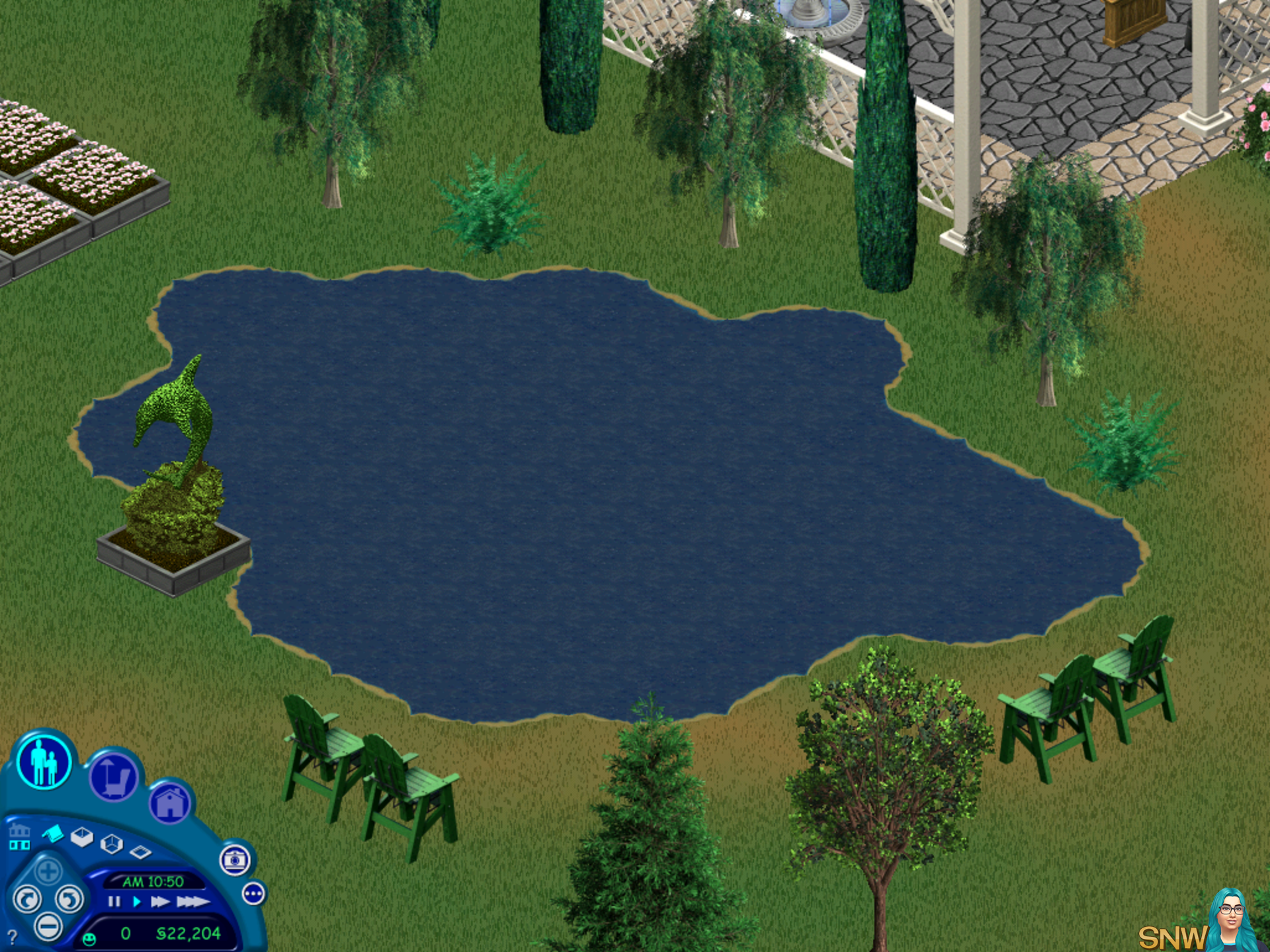
Task: Set game speed to double fast-forward
Action: (160, 902)
